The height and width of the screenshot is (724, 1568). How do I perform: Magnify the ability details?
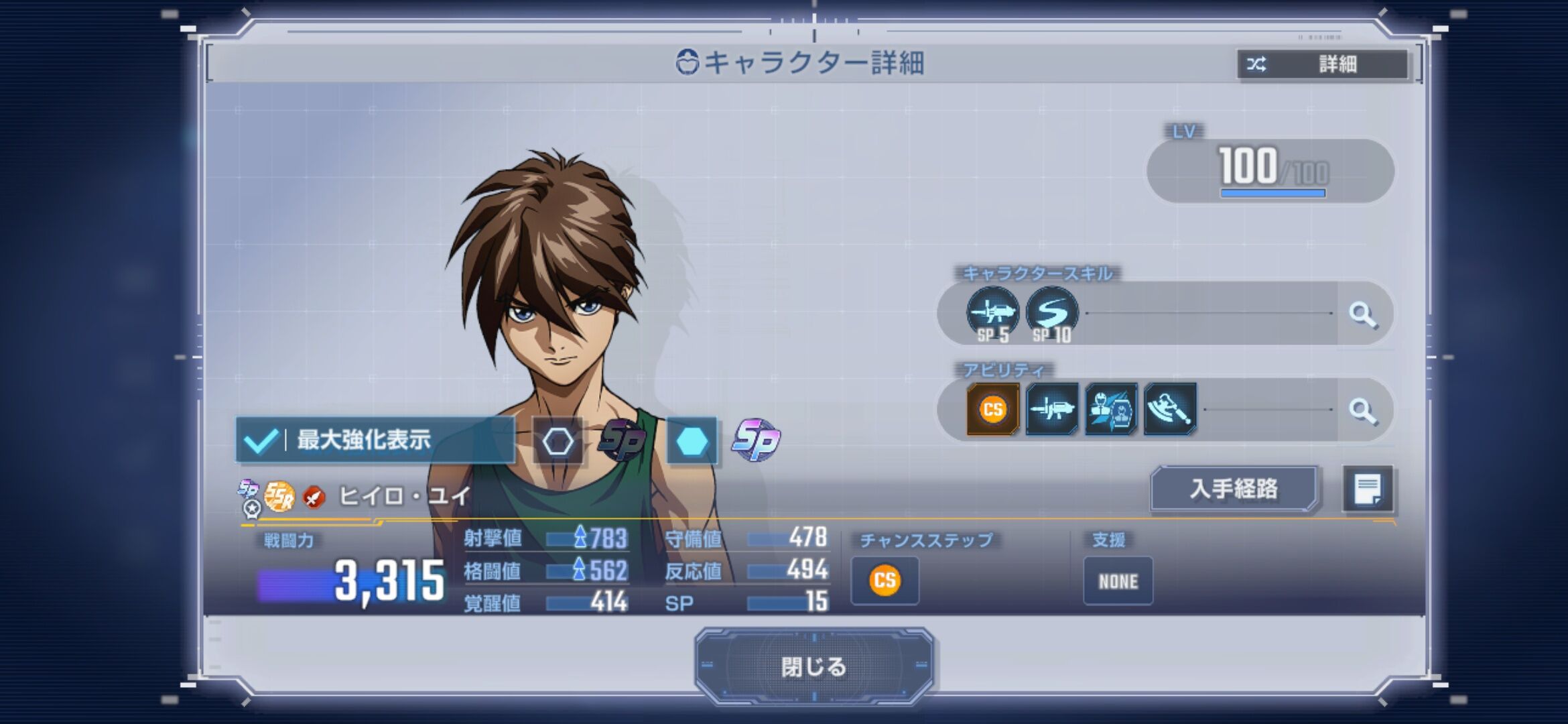pyautogui.click(x=1362, y=410)
